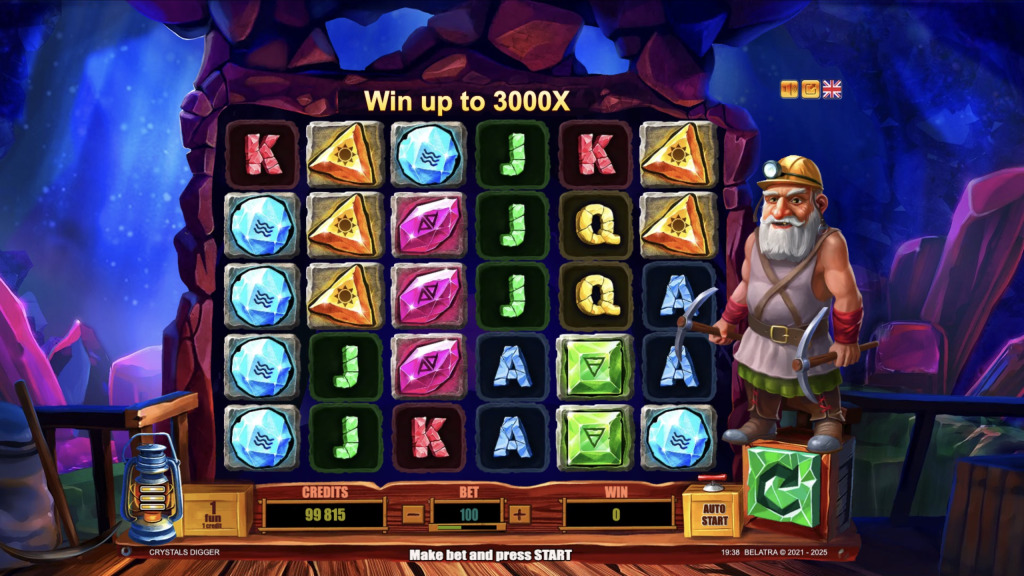Increase the bet with the plus button
This screenshot has height=576, width=1024.
519,514
